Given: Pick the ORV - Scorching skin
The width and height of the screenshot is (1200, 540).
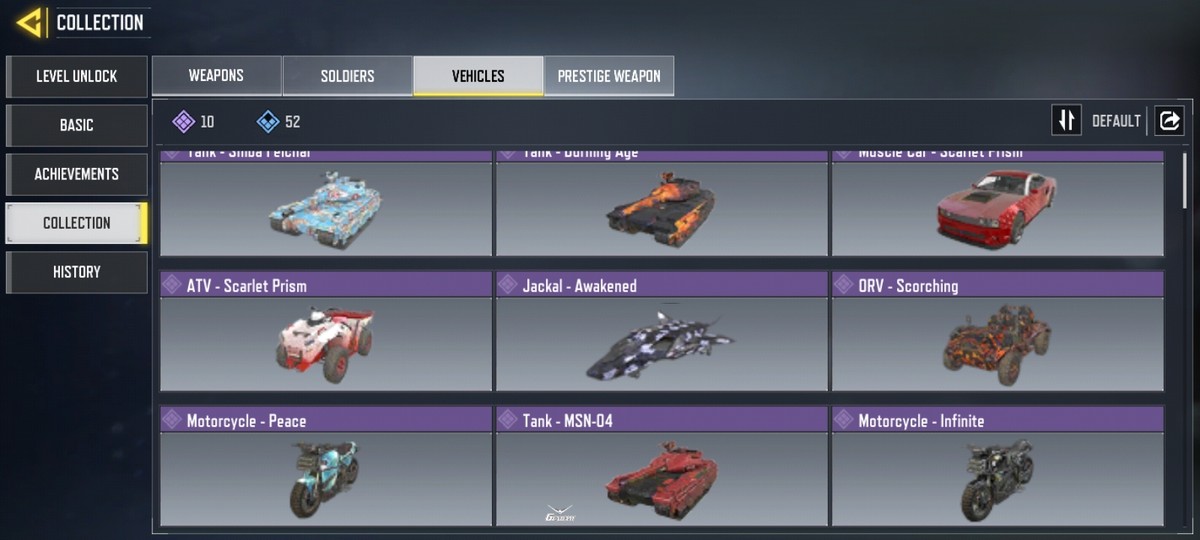Looking at the screenshot, I should (997, 332).
